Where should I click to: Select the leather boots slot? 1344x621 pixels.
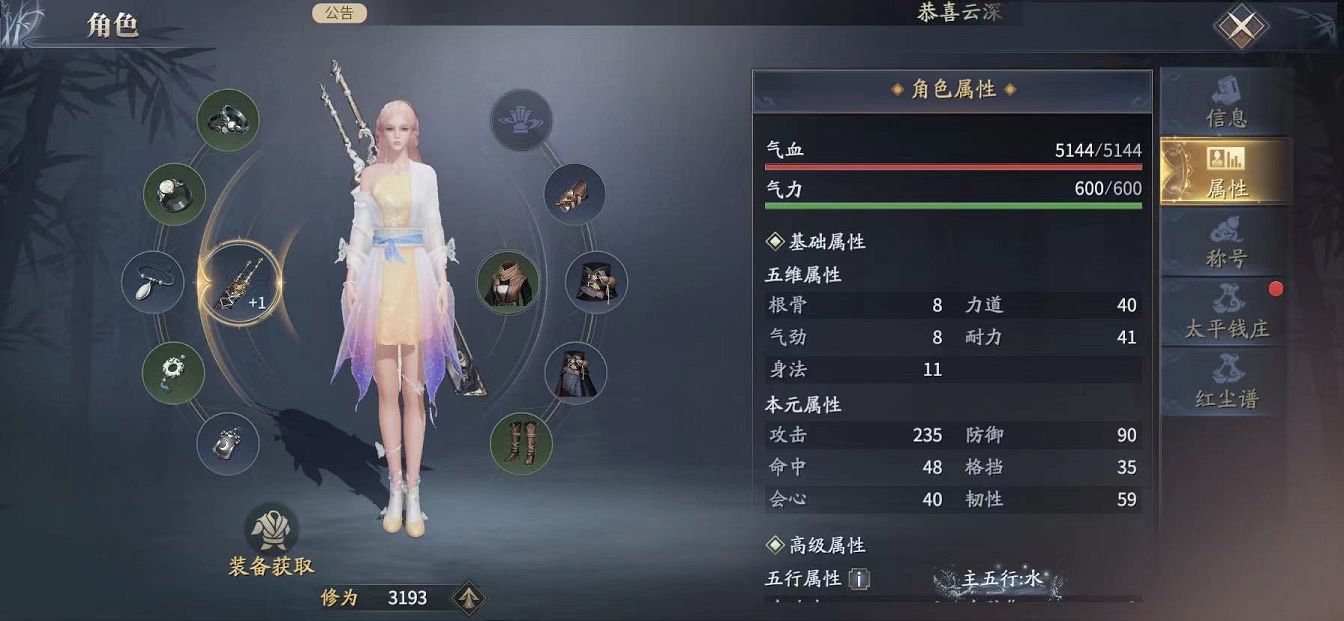click(x=521, y=443)
